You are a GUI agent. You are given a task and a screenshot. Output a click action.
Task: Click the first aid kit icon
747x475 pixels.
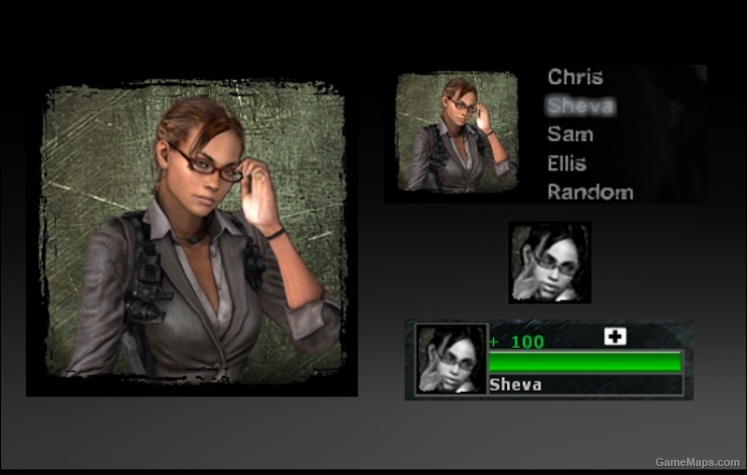(x=614, y=337)
